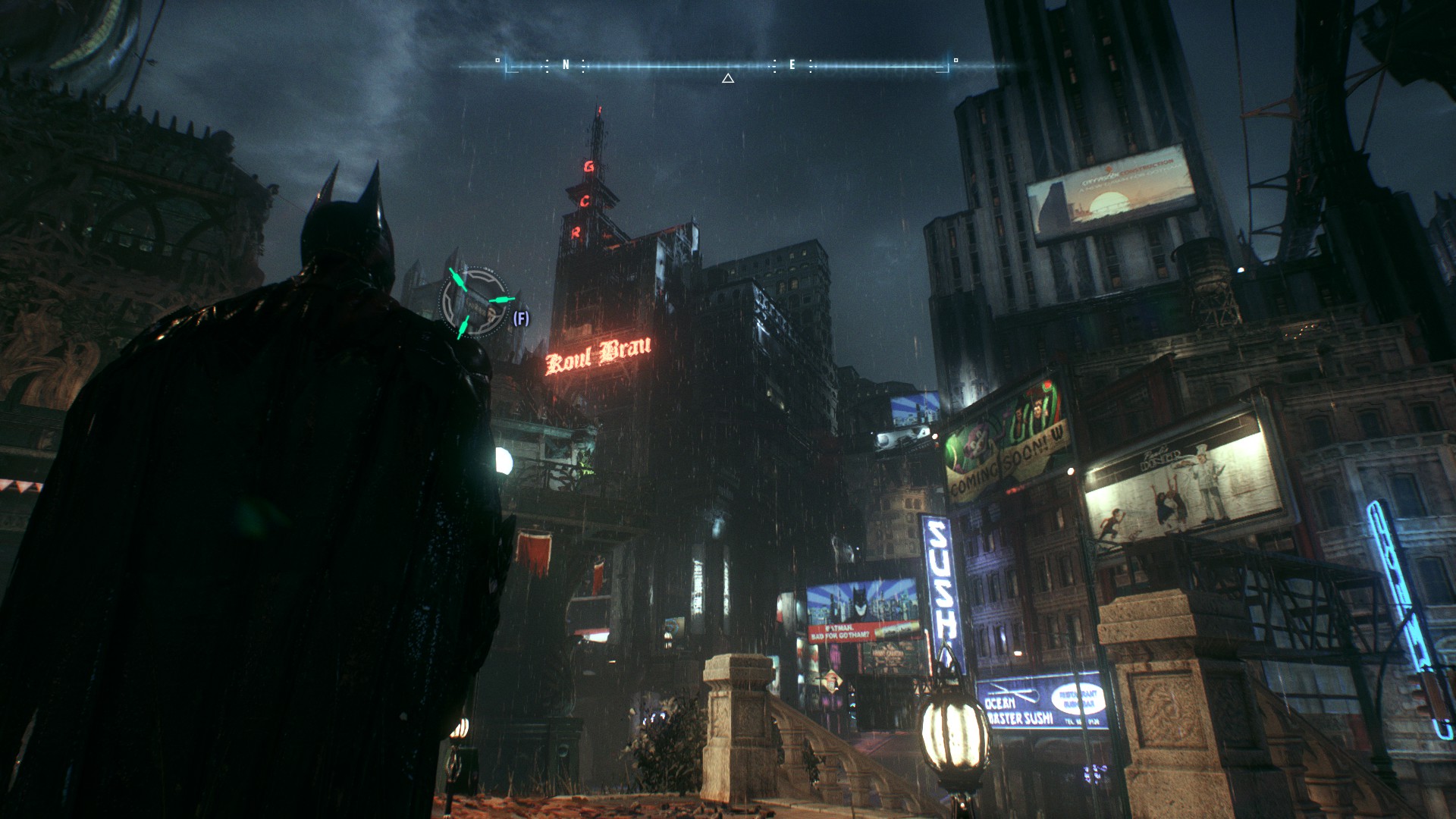
Task: Click the compass heading triangle indicator
Action: 728,78
